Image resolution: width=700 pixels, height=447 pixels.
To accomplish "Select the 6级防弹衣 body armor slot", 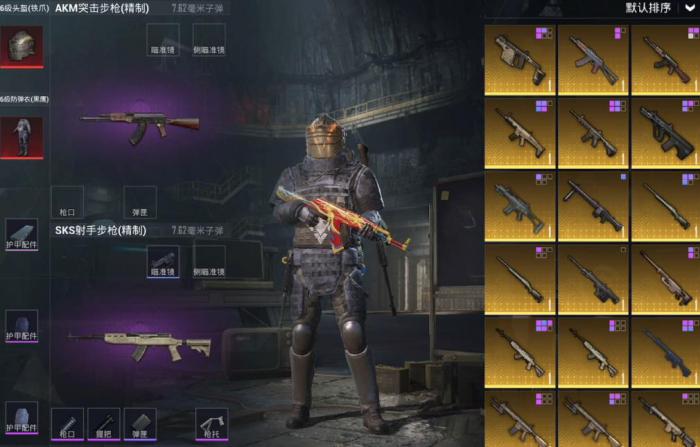I will pyautogui.click(x=21, y=135).
